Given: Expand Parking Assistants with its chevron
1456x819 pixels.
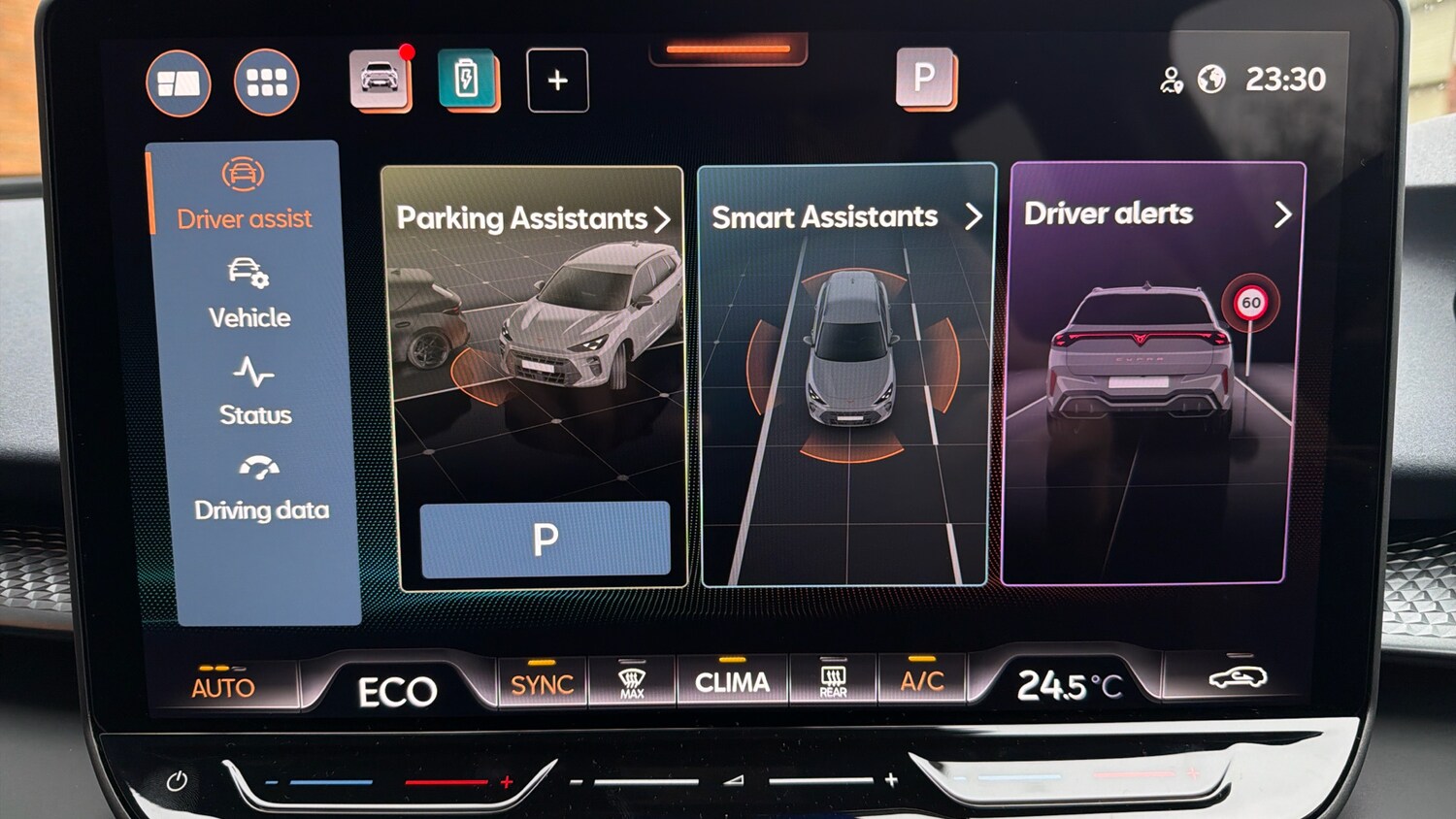Looking at the screenshot, I should [x=665, y=218].
